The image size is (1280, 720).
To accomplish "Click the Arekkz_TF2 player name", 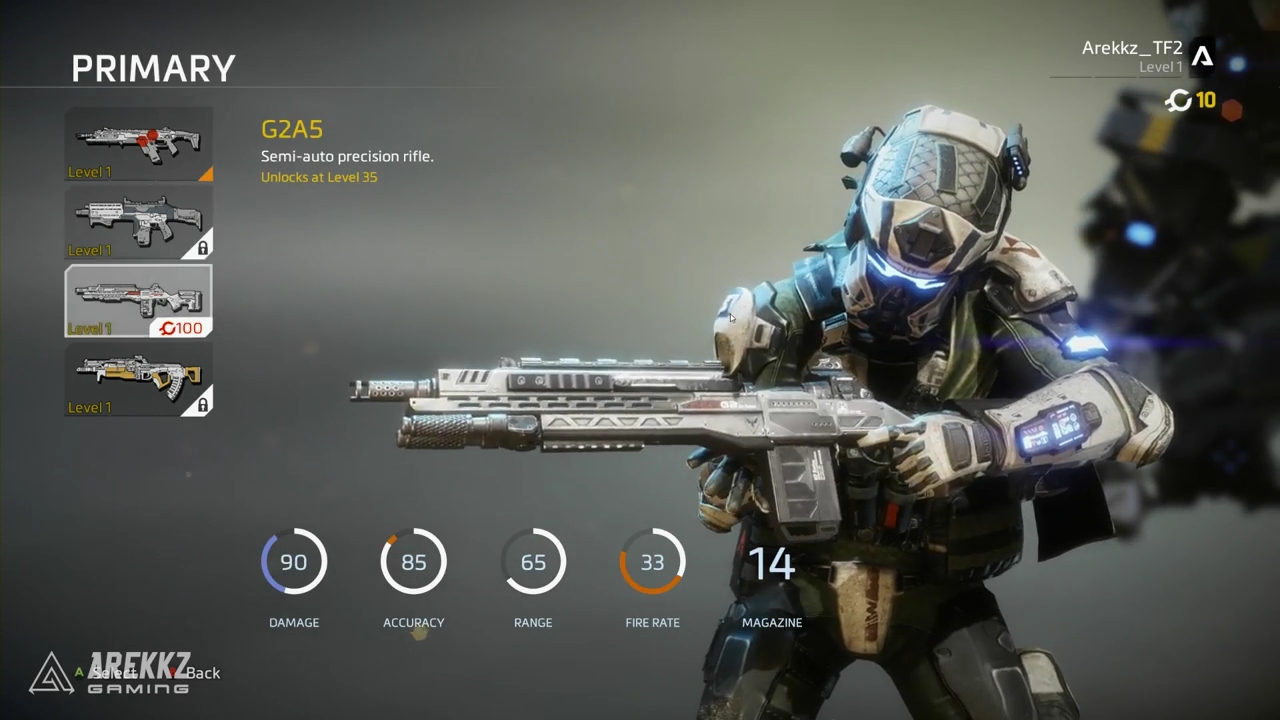I will click(x=1131, y=47).
